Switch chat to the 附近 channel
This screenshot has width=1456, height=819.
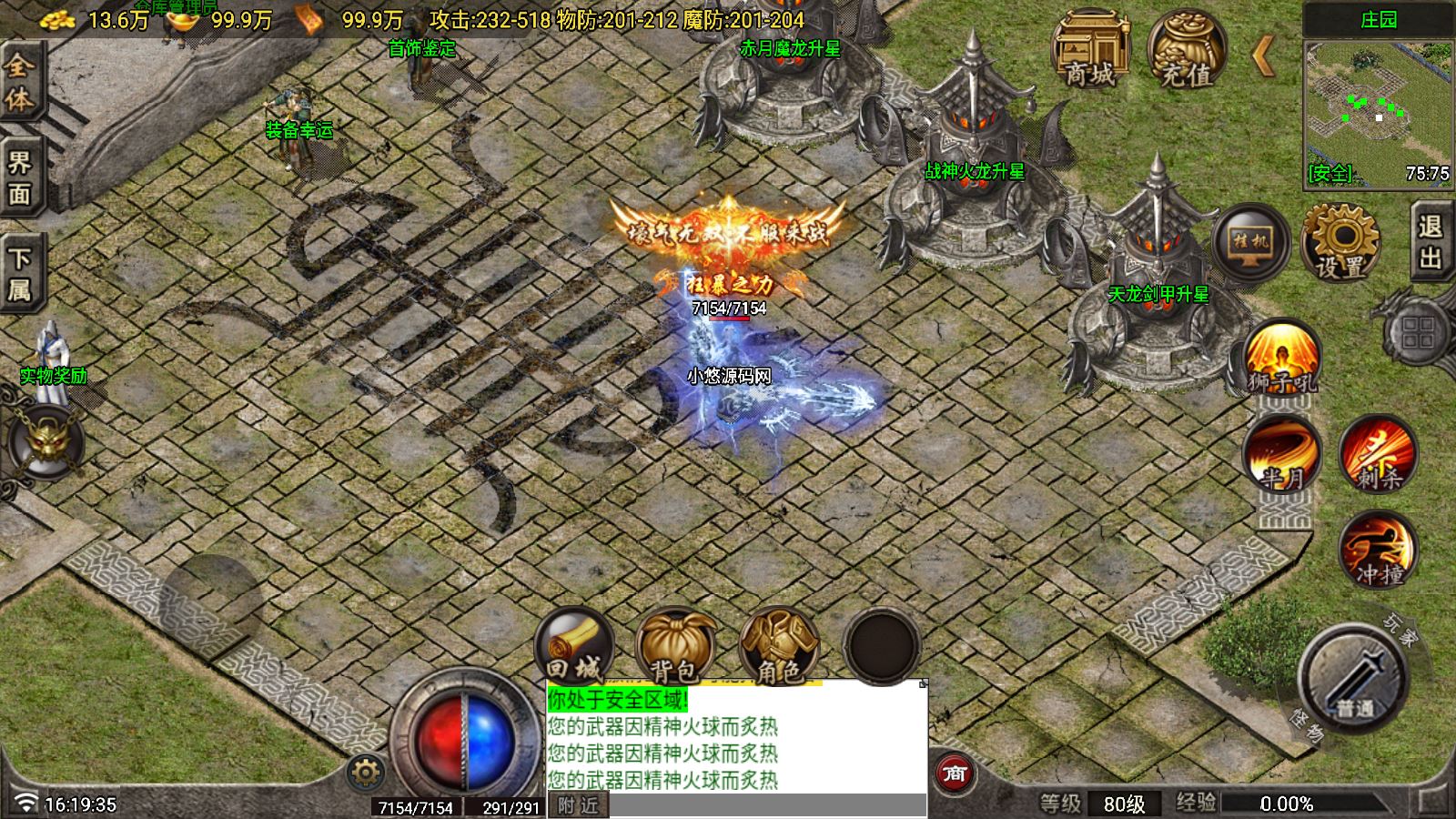pos(579,805)
